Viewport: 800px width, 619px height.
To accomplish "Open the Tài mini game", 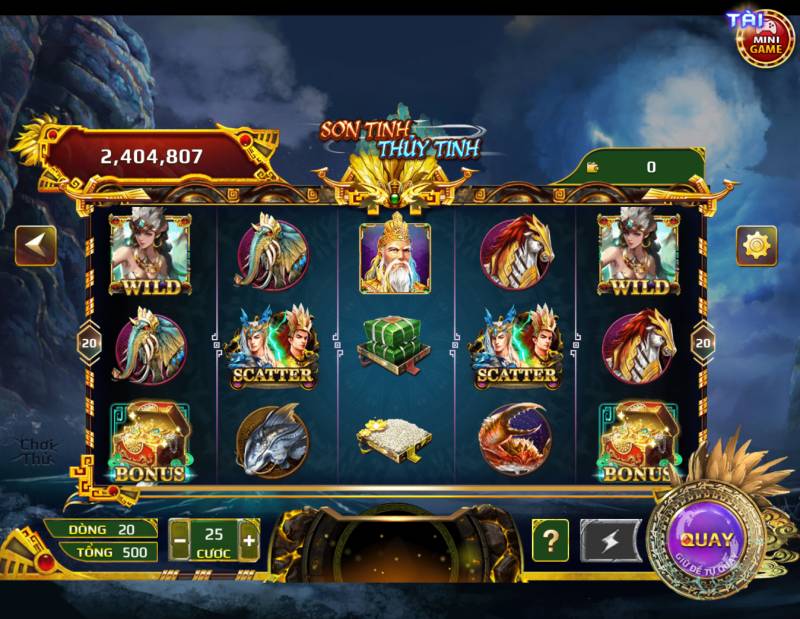I will click(765, 36).
